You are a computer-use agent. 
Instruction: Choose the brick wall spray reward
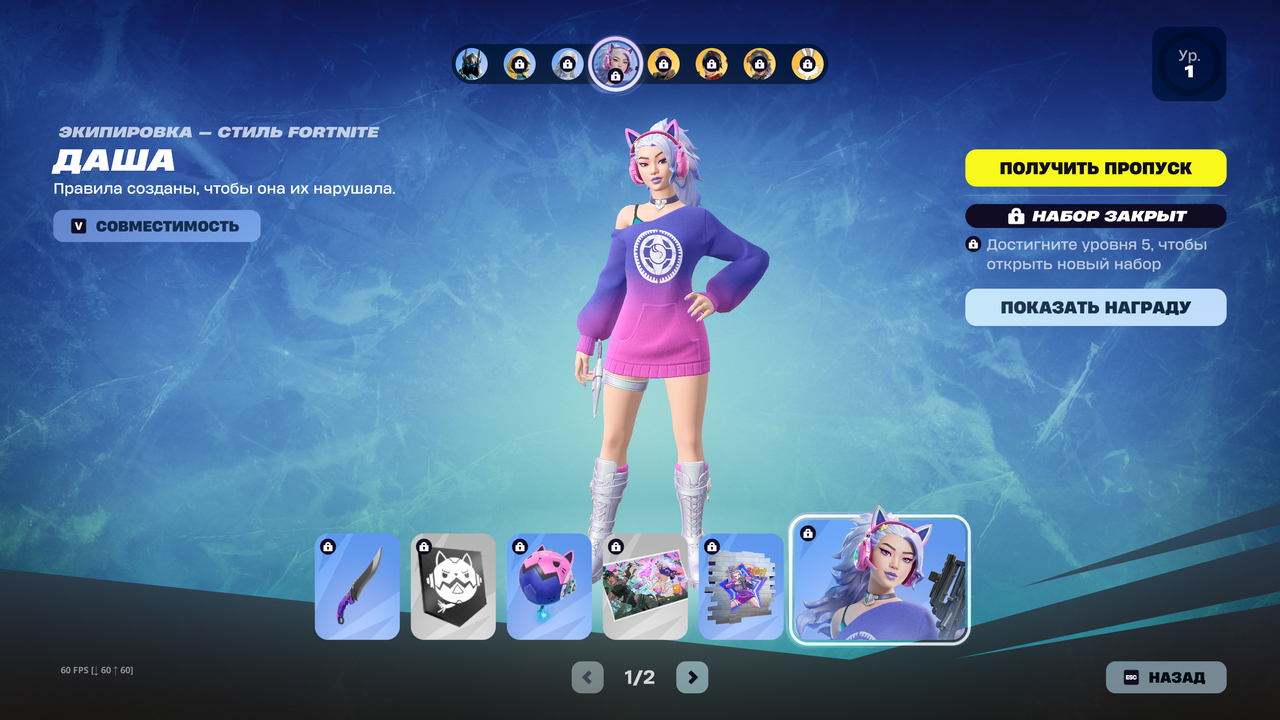pyautogui.click(x=741, y=586)
